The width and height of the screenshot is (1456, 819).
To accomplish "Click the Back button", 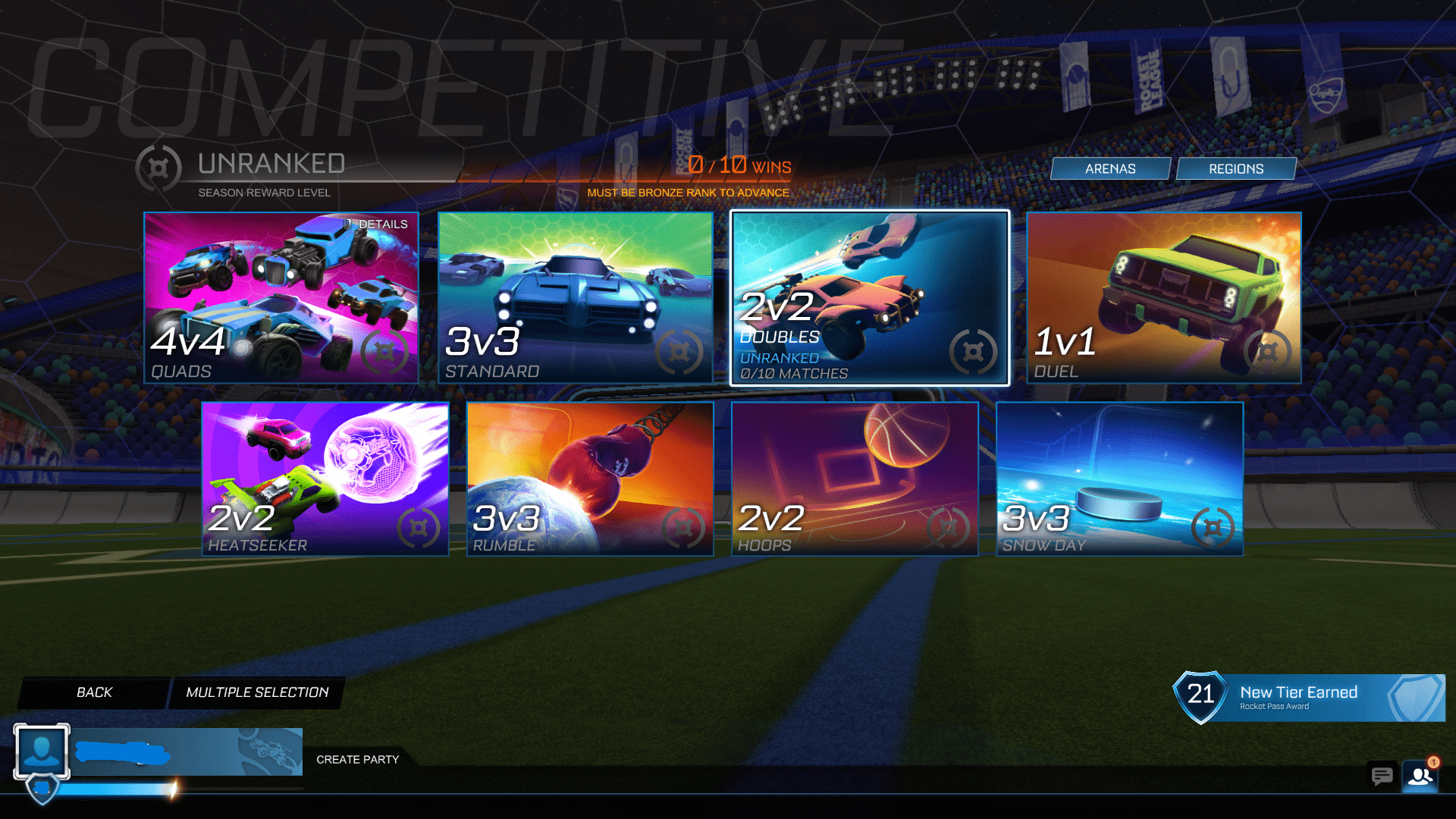I will tap(93, 692).
